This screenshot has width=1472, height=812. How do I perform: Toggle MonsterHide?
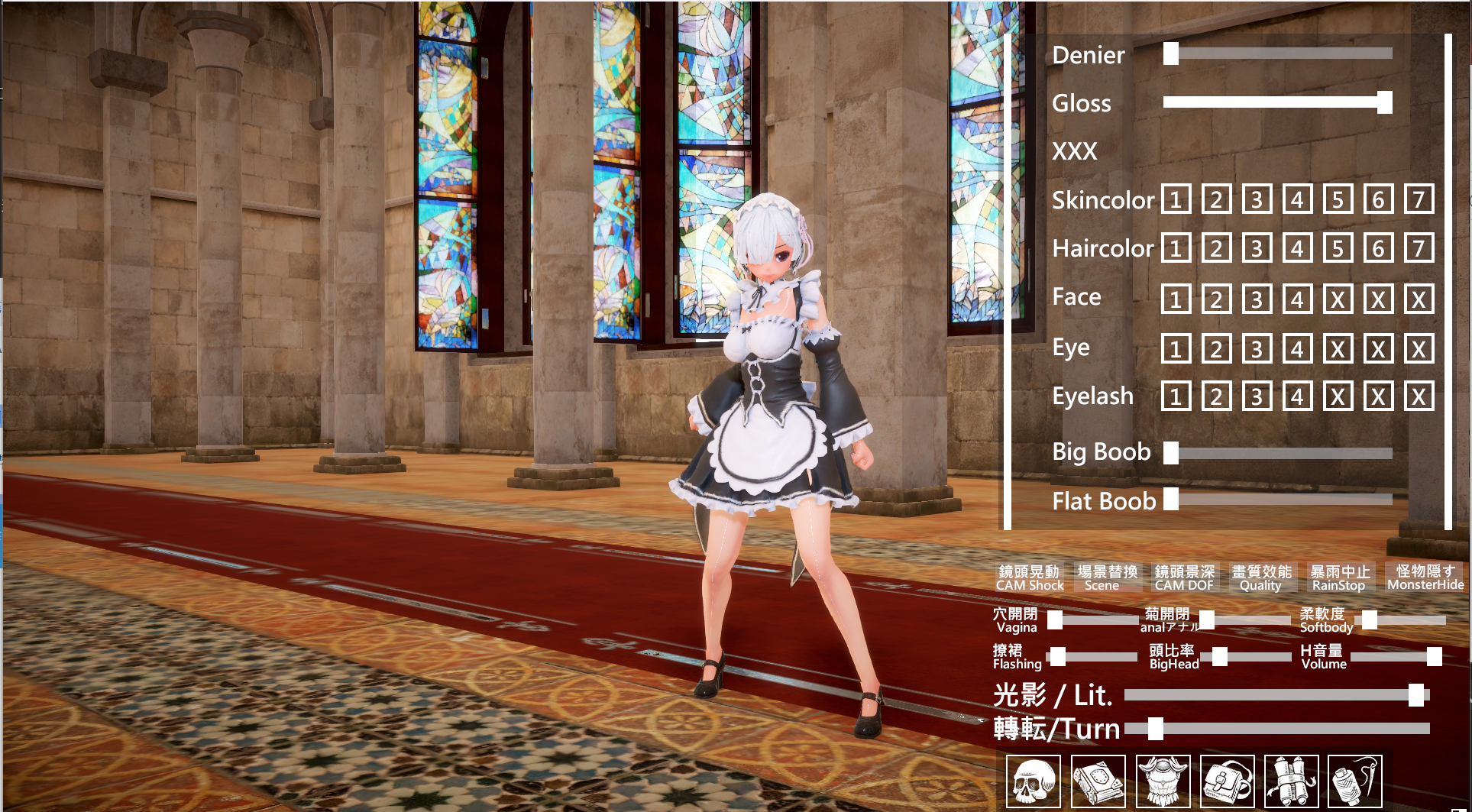1425,577
